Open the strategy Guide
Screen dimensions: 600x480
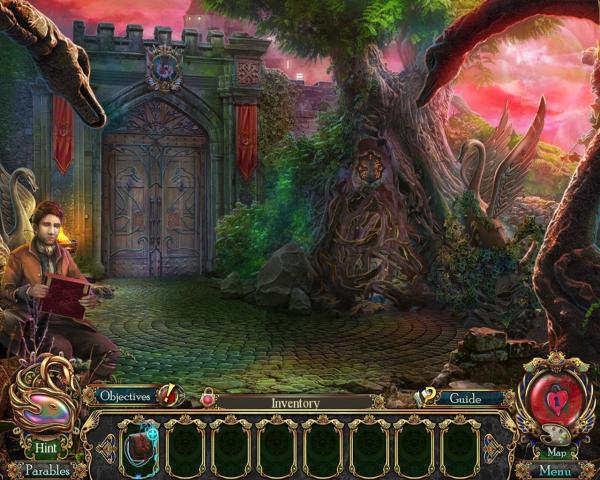tap(464, 398)
